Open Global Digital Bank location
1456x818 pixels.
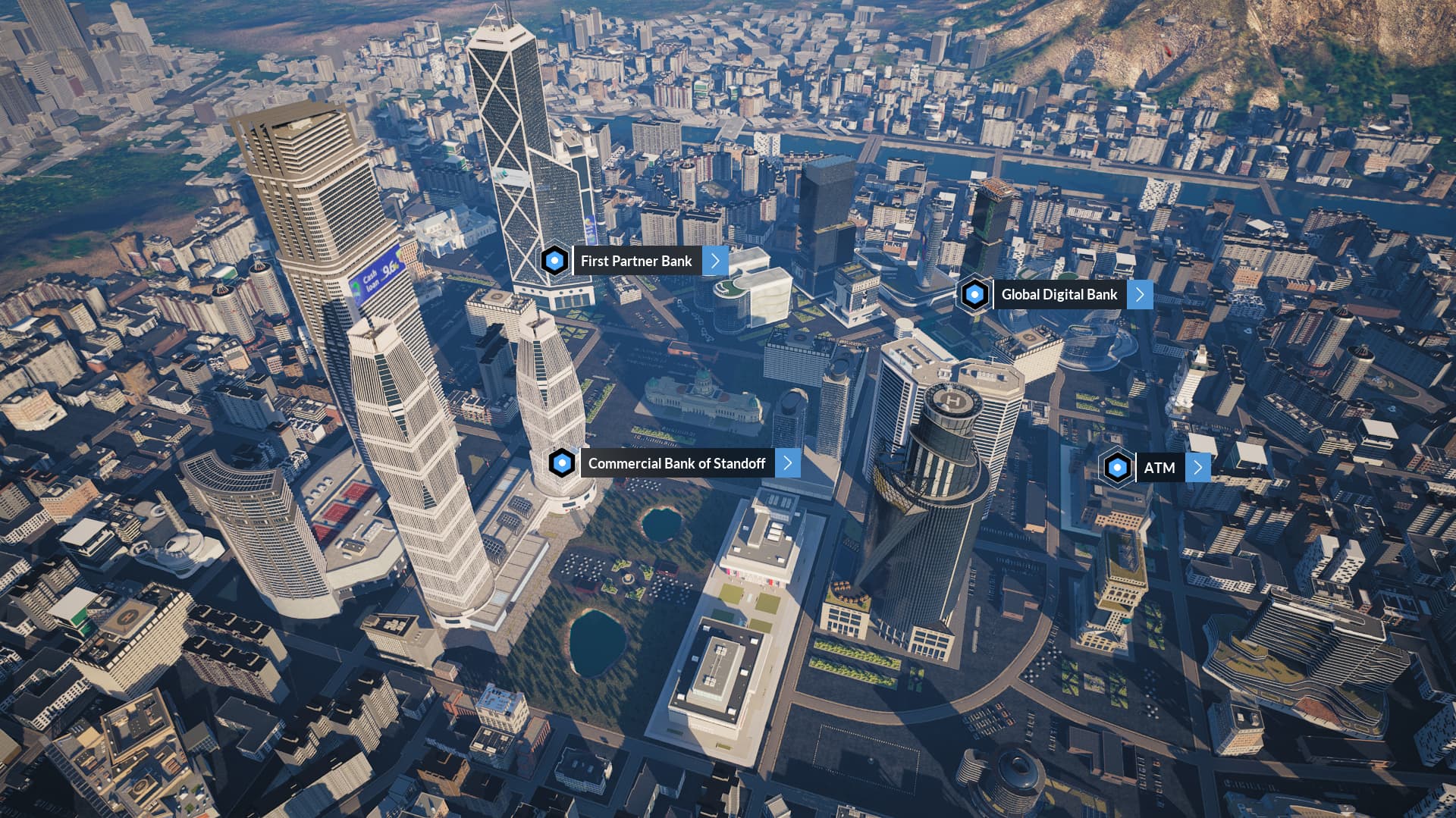(1059, 294)
